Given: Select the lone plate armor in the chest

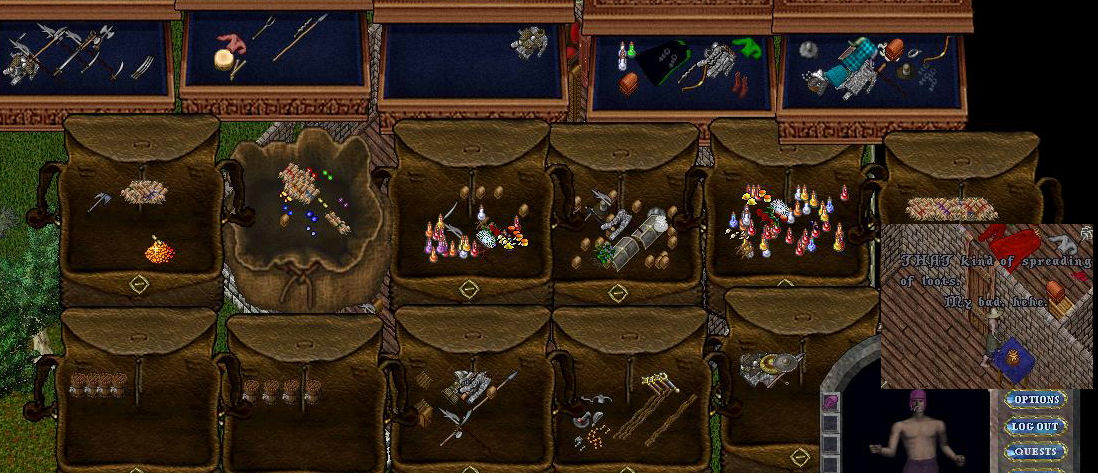Looking at the screenshot, I should tap(529, 42).
